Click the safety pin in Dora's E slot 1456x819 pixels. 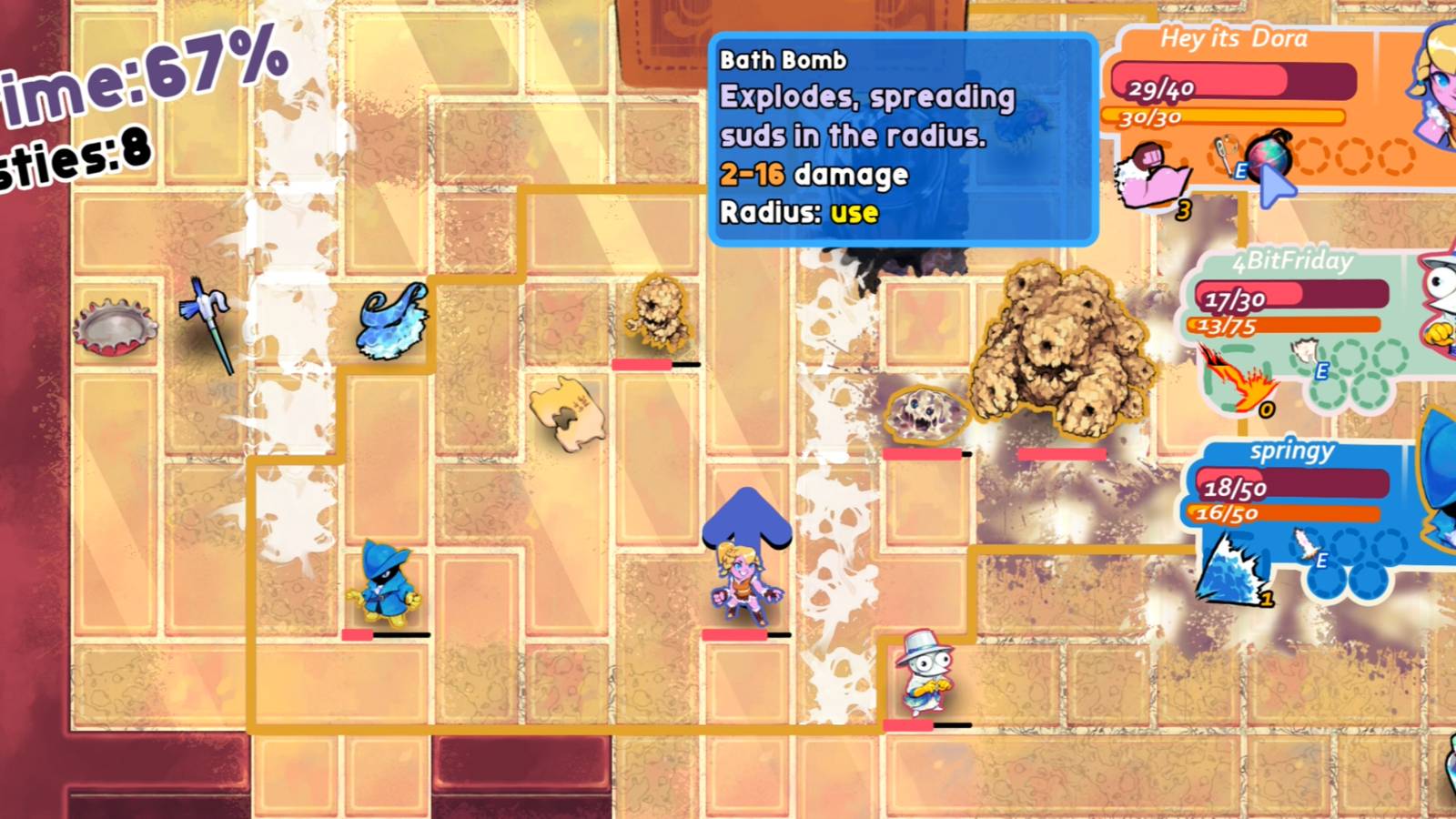tap(1223, 152)
